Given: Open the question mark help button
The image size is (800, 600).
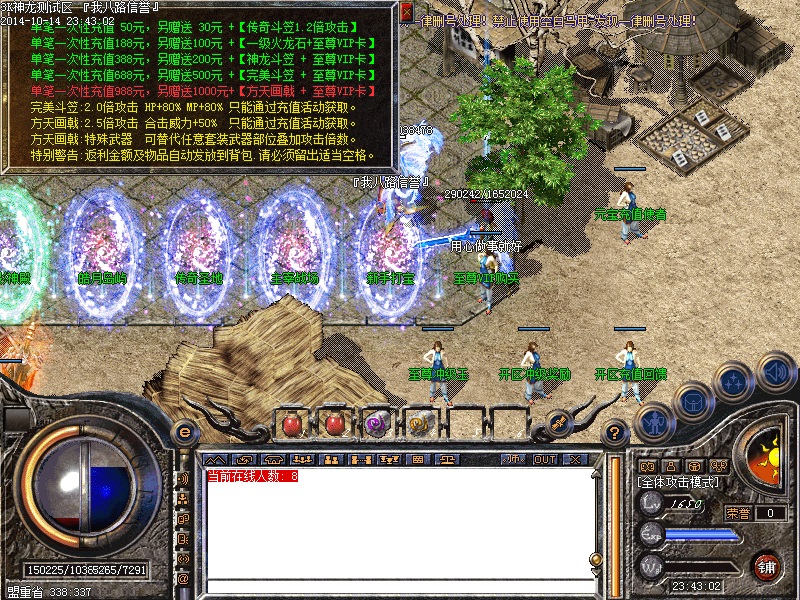Looking at the screenshot, I should (616, 432).
